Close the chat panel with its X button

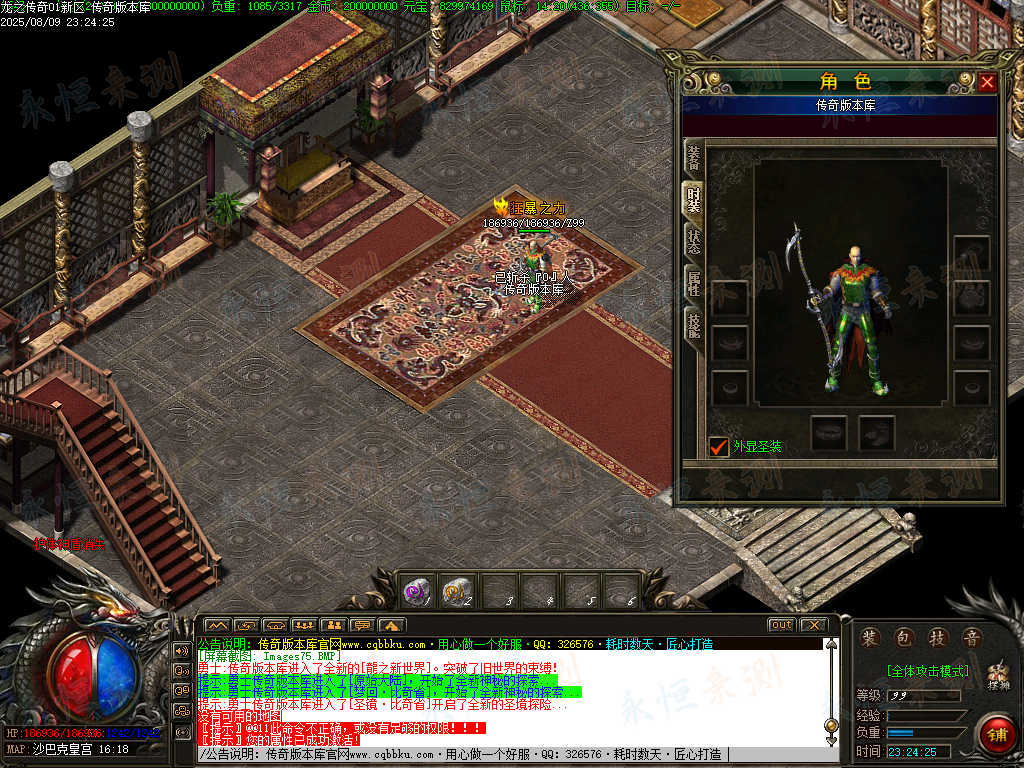(x=813, y=625)
